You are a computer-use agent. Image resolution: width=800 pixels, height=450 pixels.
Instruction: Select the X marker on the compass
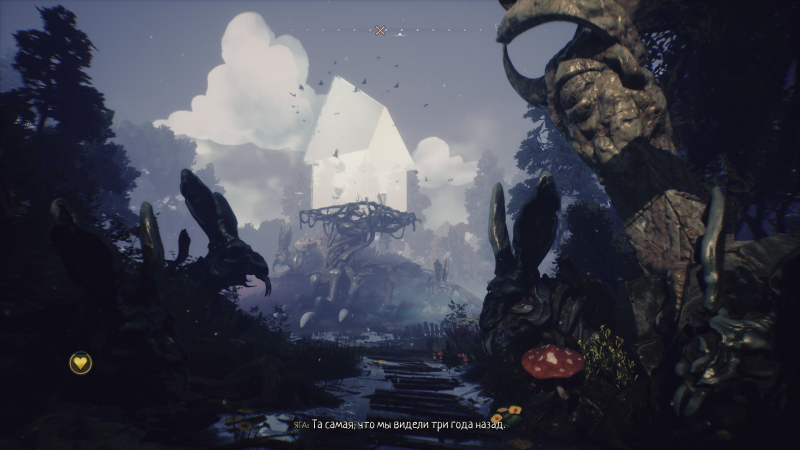380,31
